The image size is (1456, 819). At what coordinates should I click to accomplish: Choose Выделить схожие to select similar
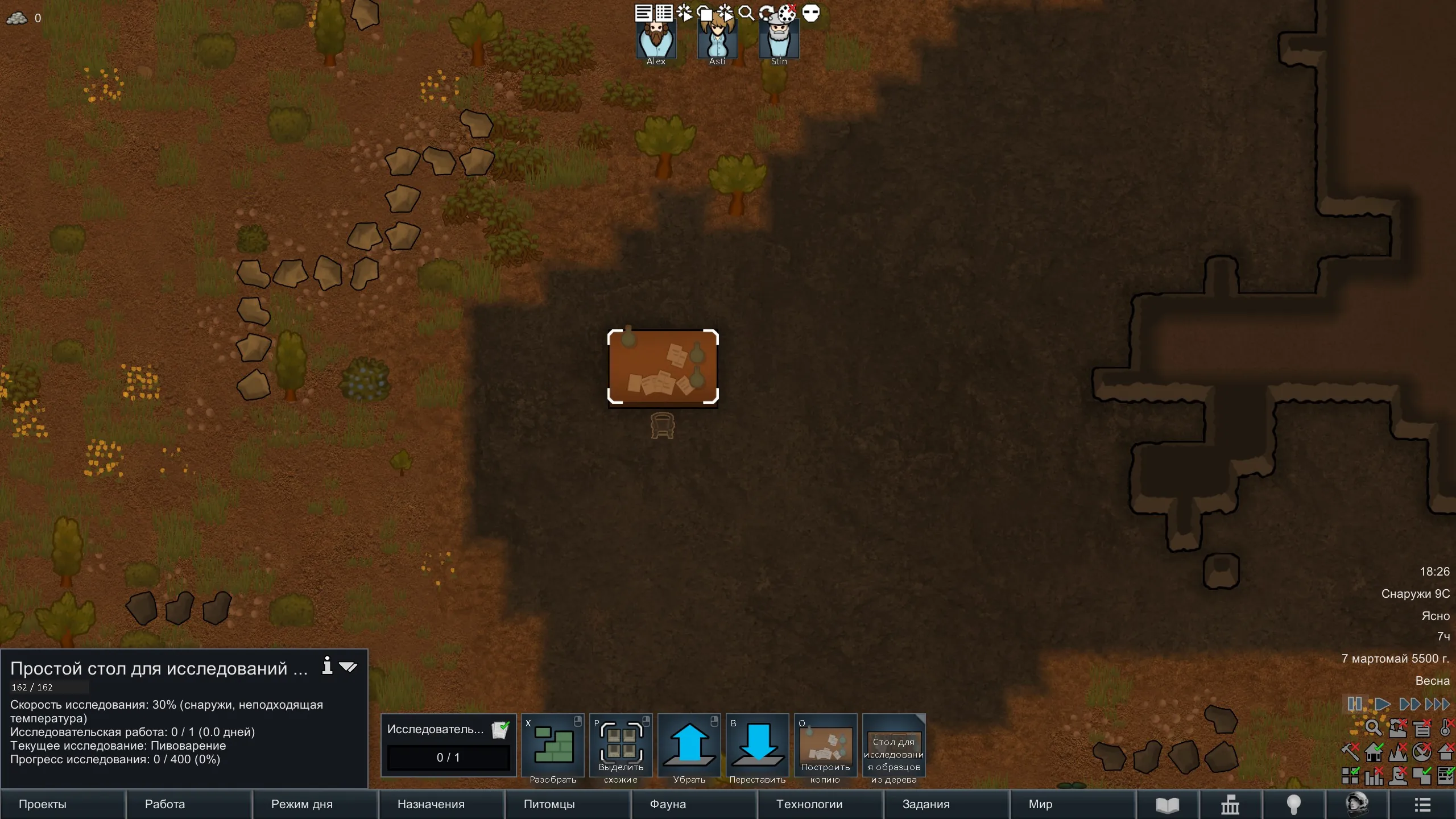(x=621, y=746)
